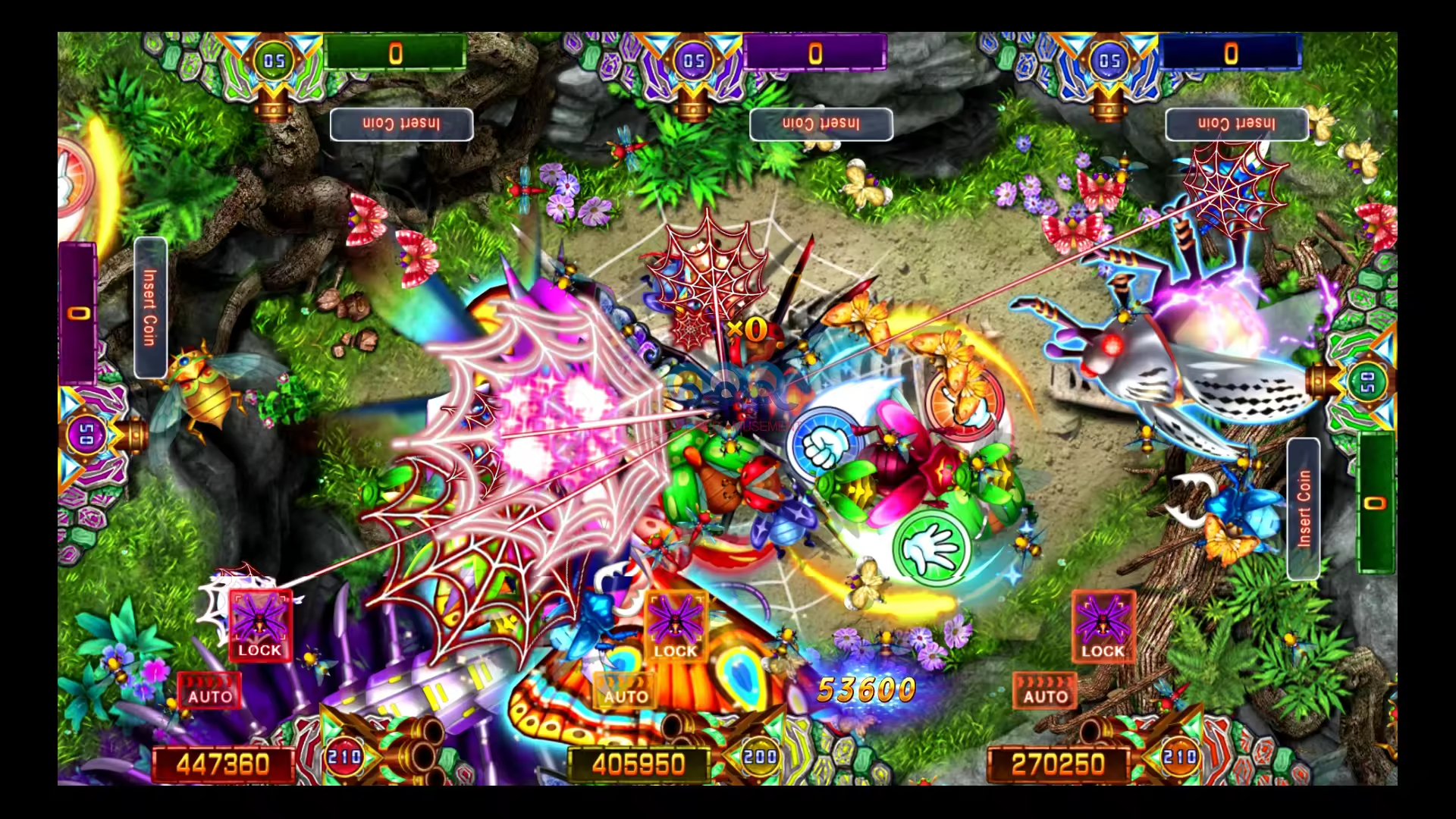The height and width of the screenshot is (819, 1456).
Task: Enable AUTO fire for the 405950-credit player
Action: (x=625, y=691)
